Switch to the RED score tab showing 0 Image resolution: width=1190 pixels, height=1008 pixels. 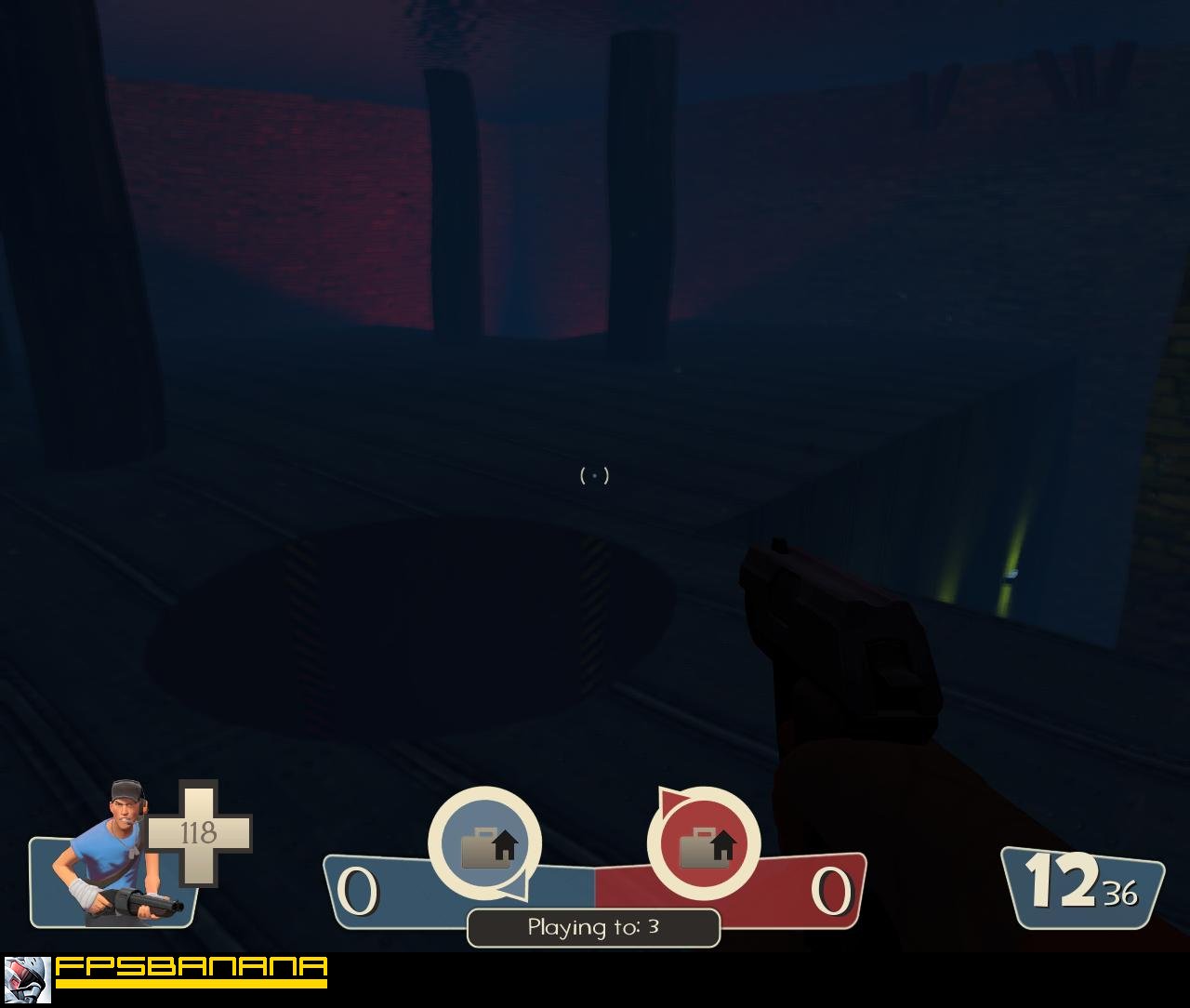pos(835,891)
